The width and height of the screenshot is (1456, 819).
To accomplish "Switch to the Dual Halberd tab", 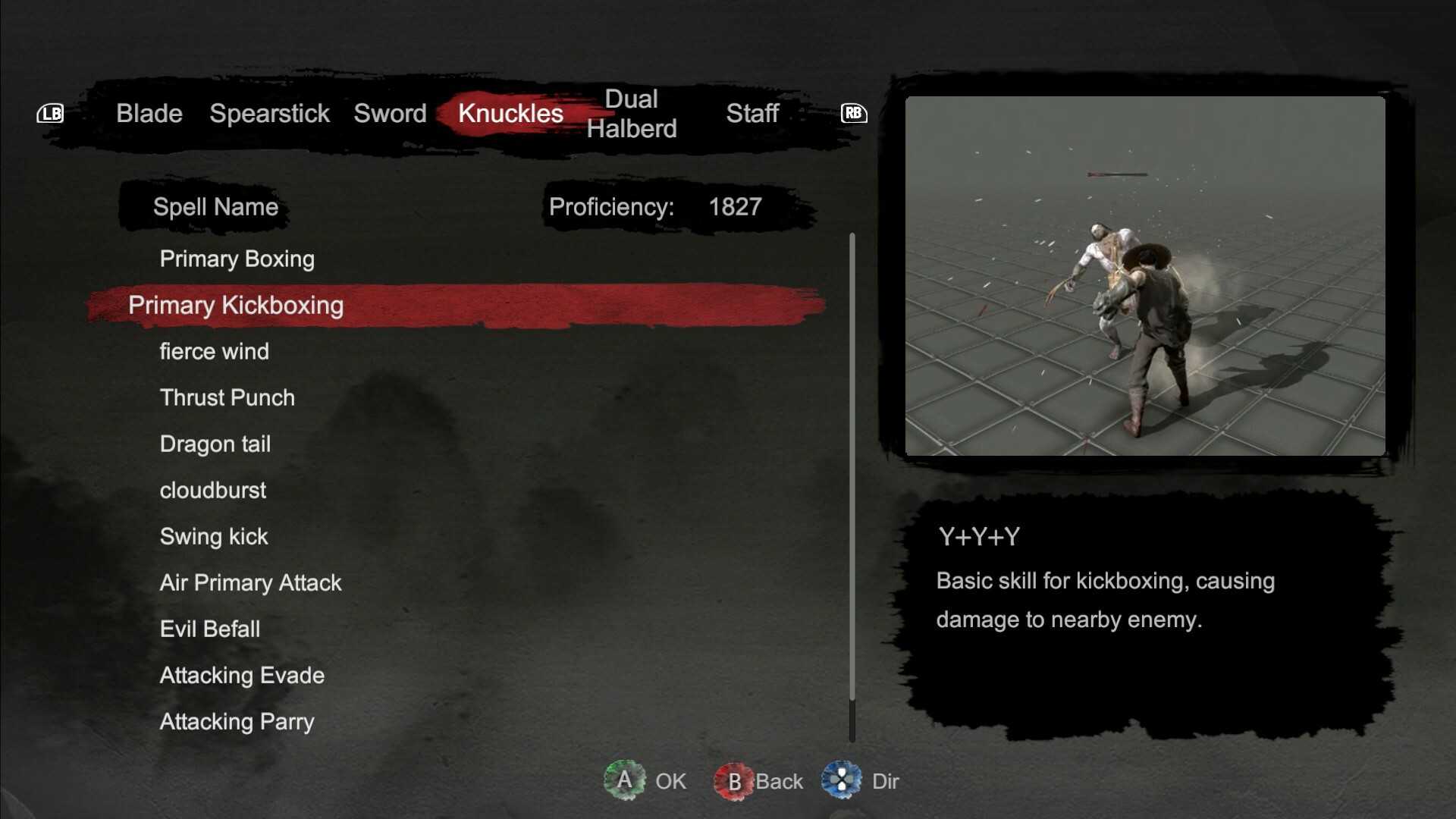I will (631, 114).
